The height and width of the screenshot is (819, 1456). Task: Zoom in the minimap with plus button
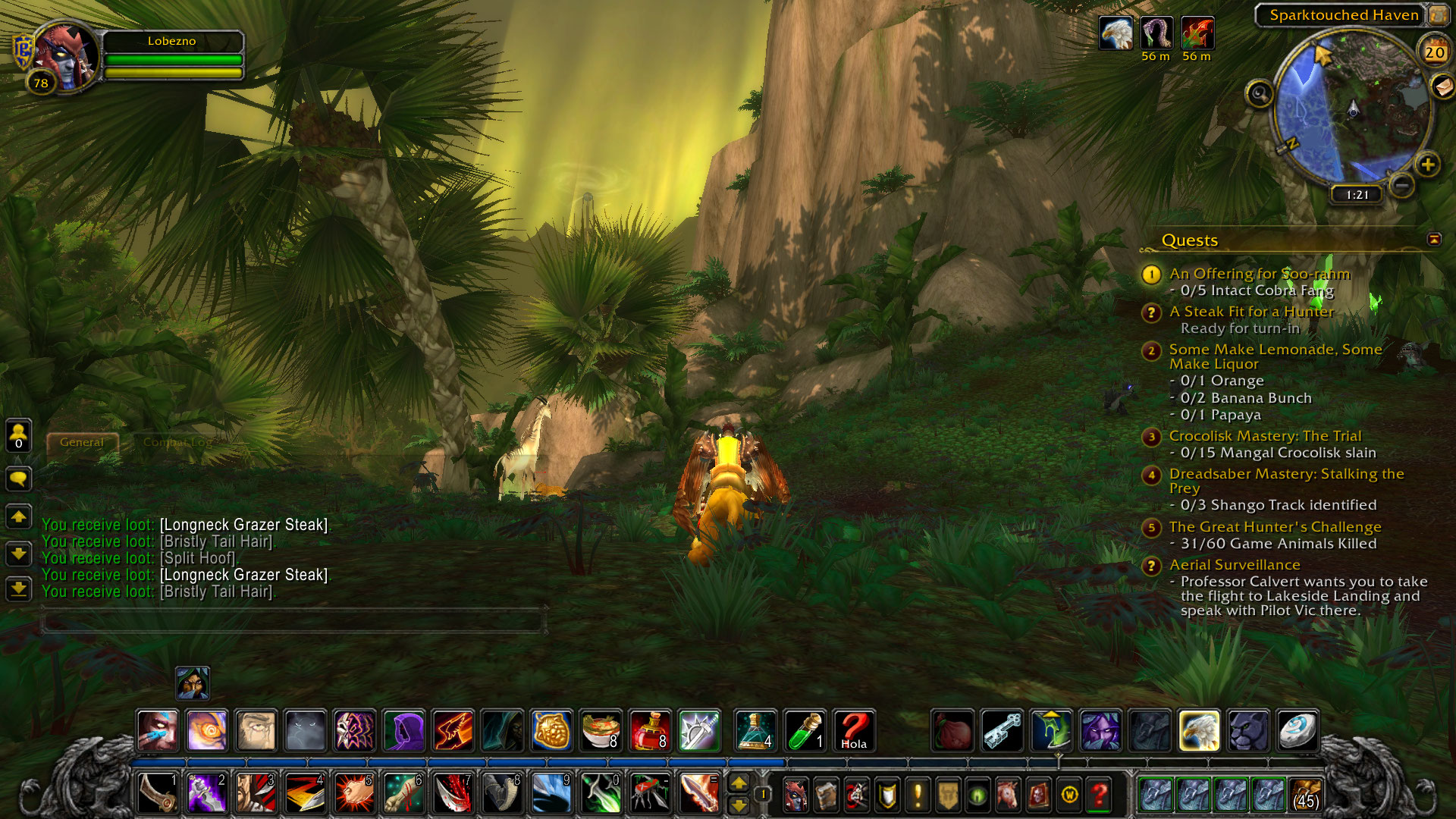[x=1427, y=165]
